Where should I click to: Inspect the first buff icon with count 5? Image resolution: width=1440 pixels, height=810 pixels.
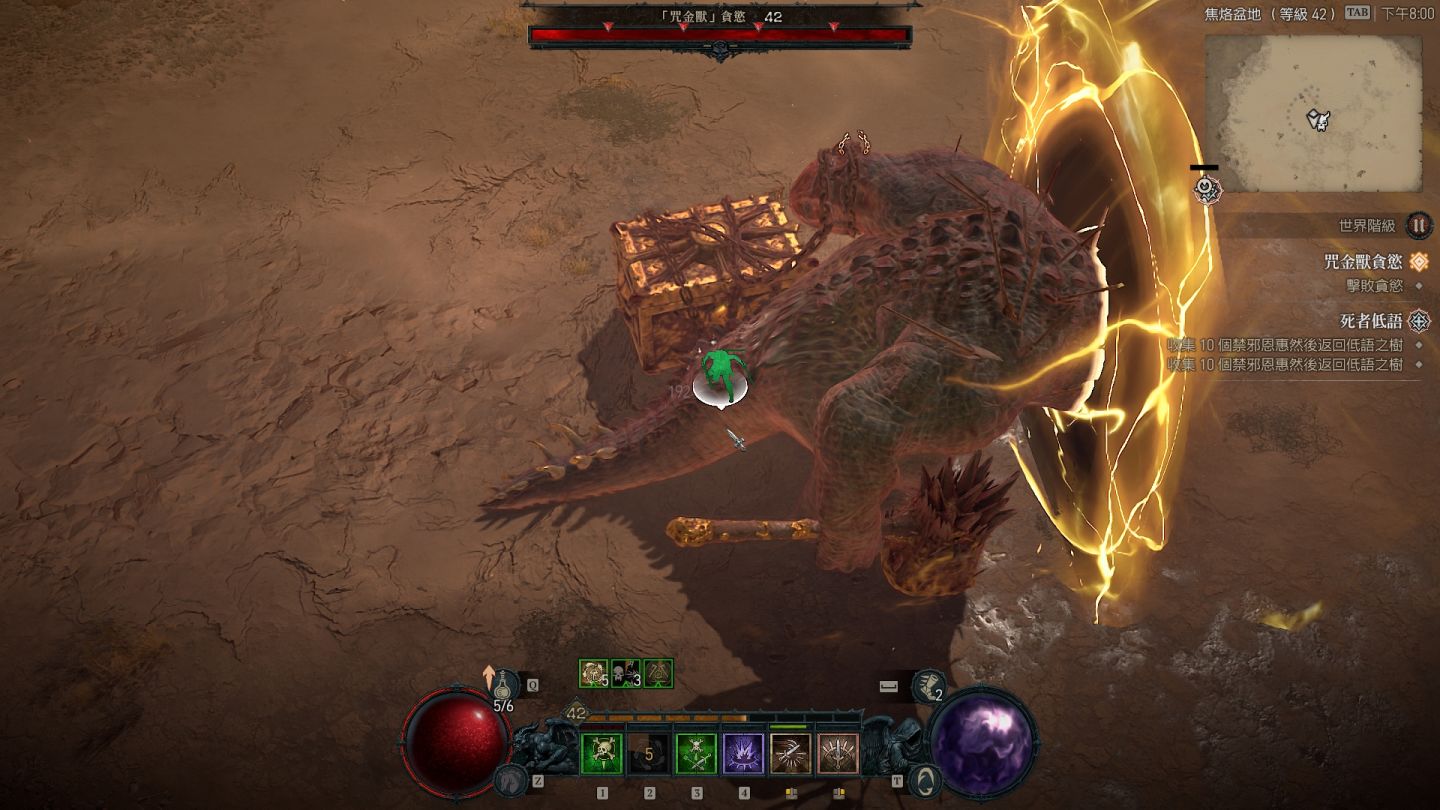click(594, 673)
